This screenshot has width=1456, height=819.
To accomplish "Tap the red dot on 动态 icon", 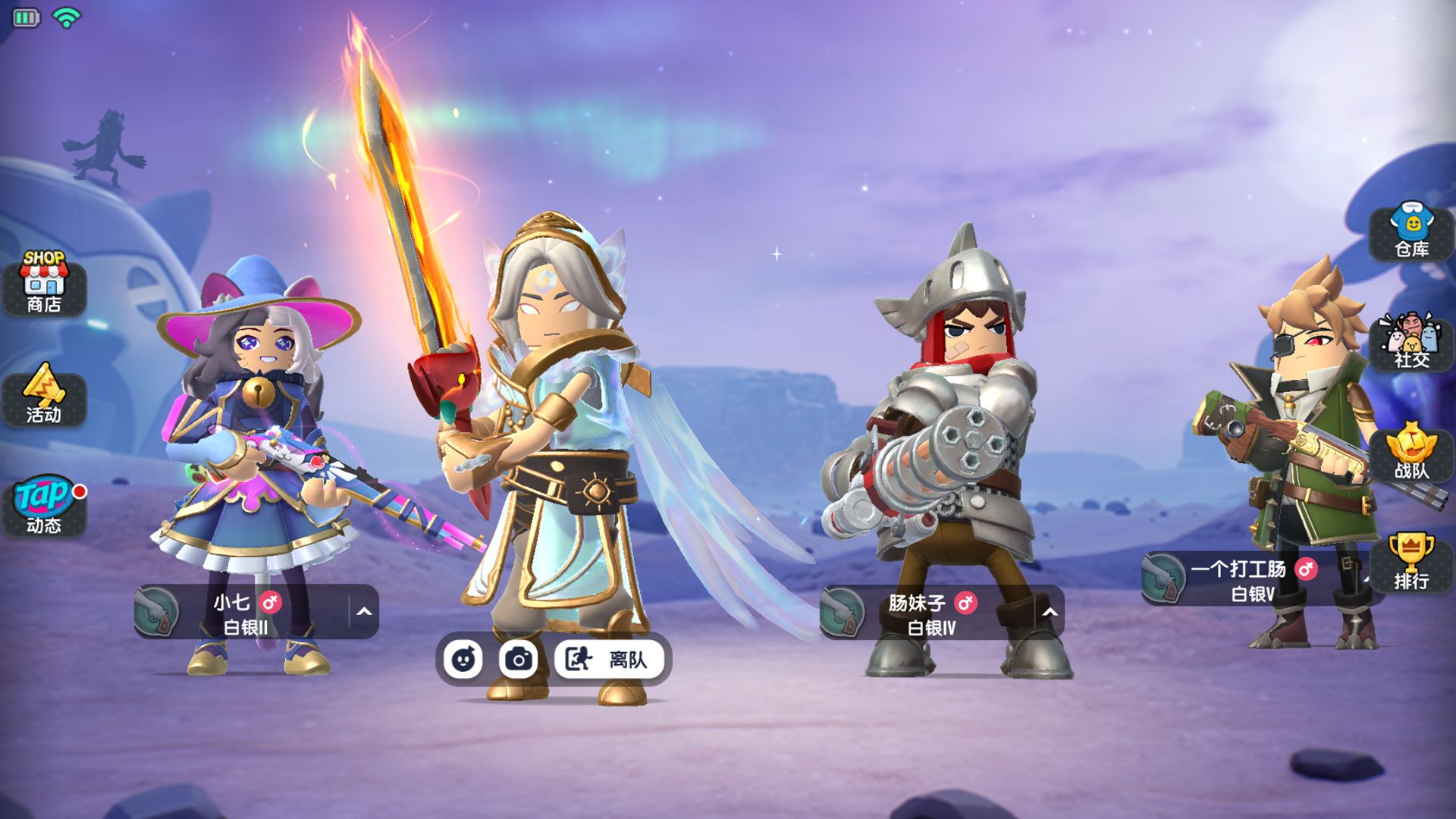I will [80, 491].
